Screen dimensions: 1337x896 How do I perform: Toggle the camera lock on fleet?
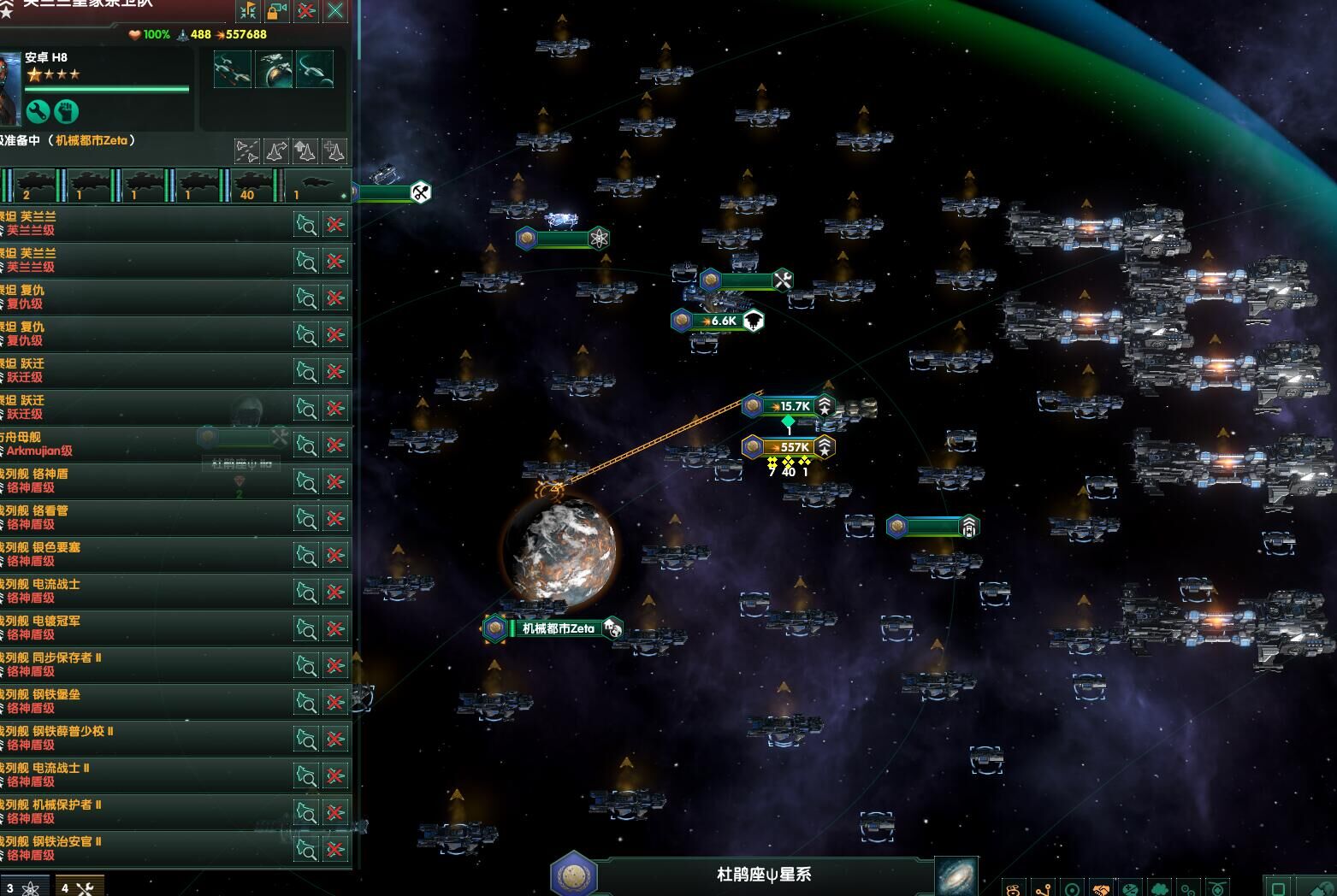click(277, 10)
